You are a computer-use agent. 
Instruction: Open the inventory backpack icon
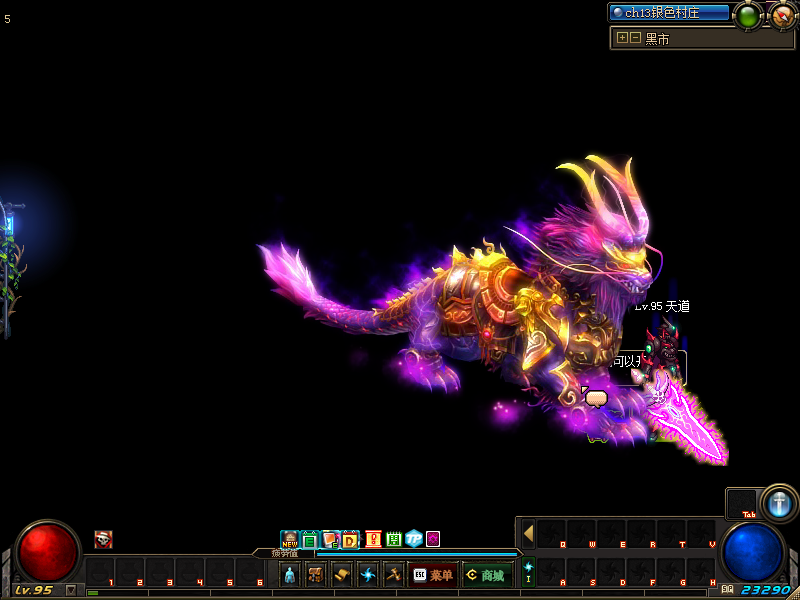(x=316, y=575)
